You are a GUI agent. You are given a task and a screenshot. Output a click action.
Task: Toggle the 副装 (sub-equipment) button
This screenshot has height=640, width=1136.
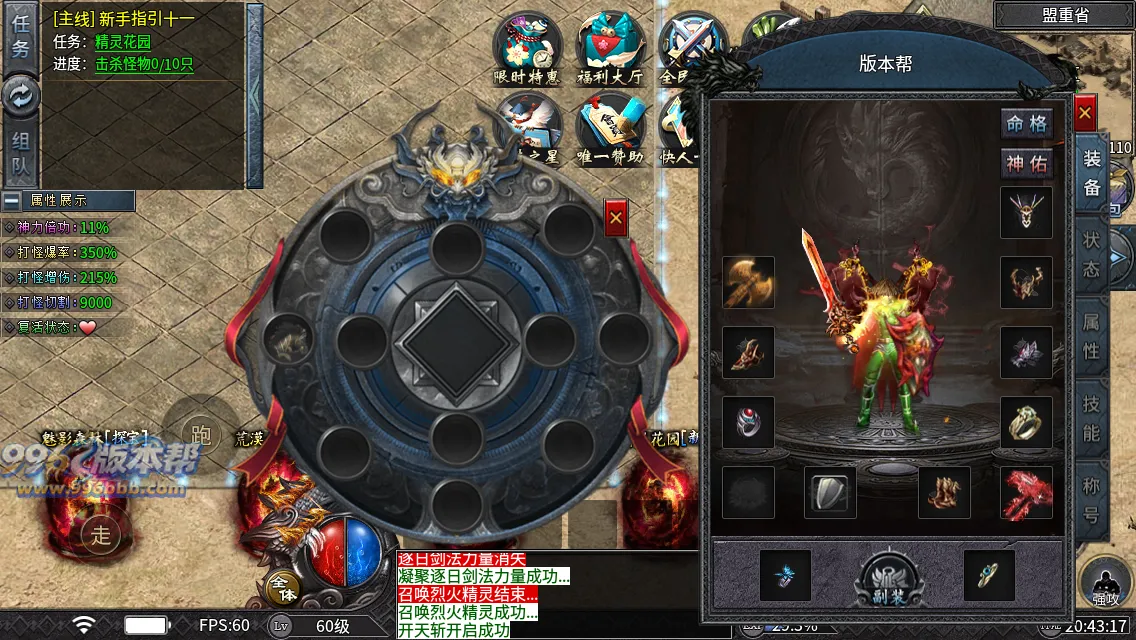(x=888, y=578)
